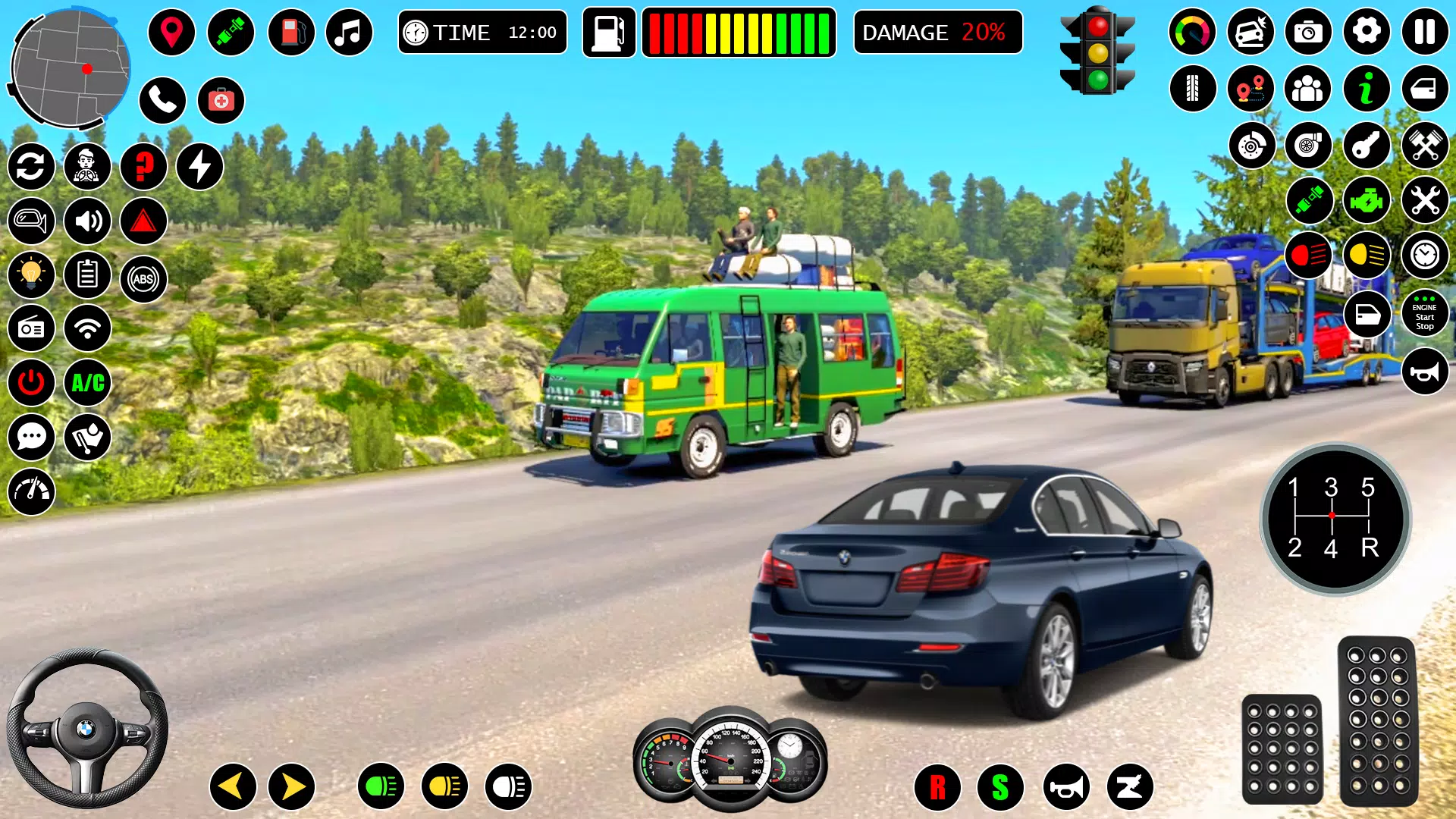Activate the red hazard triangle
Viewport: 1456px width, 819px height.
coord(143,221)
